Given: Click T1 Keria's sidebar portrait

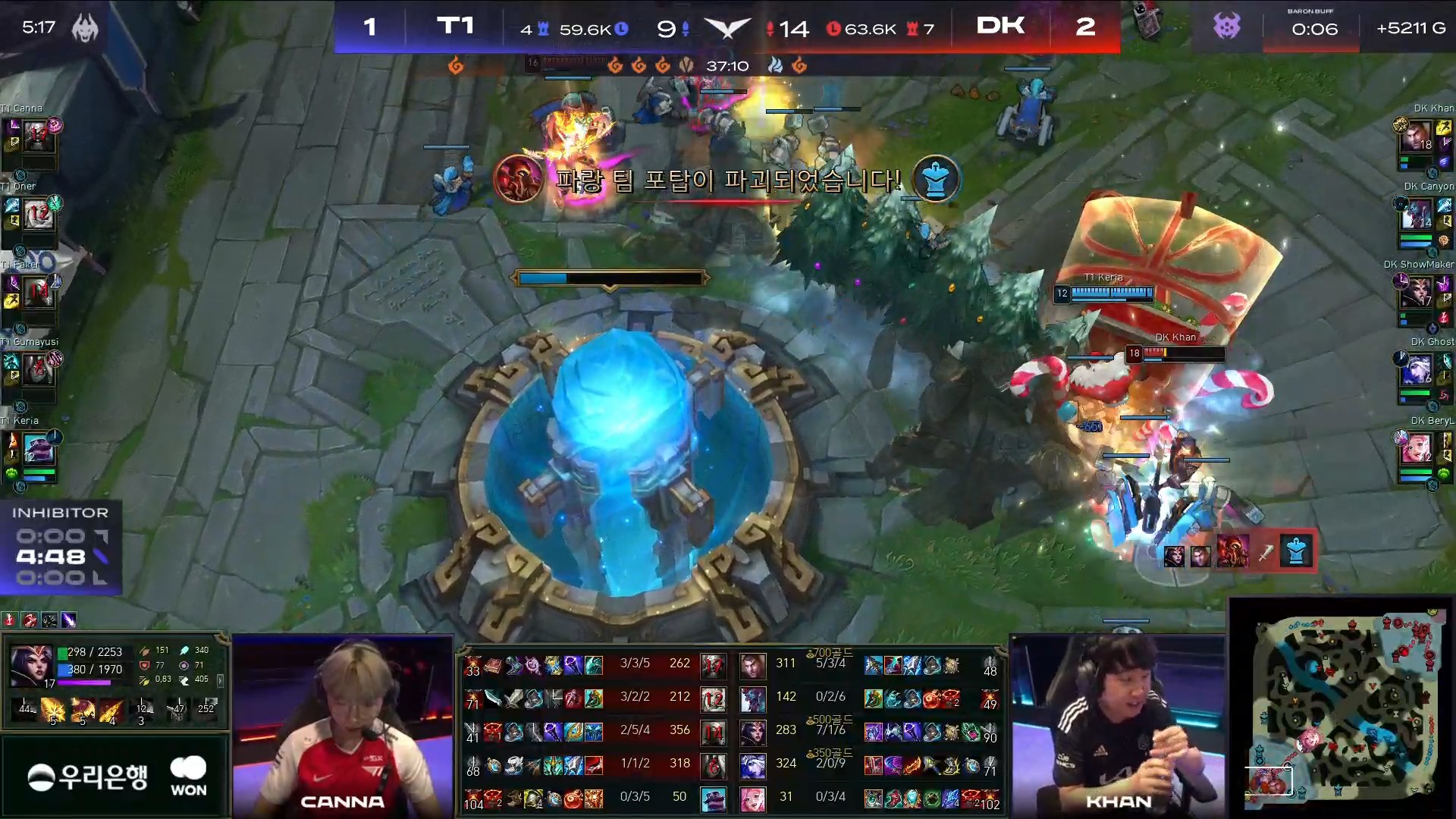Looking at the screenshot, I should pos(39,449).
